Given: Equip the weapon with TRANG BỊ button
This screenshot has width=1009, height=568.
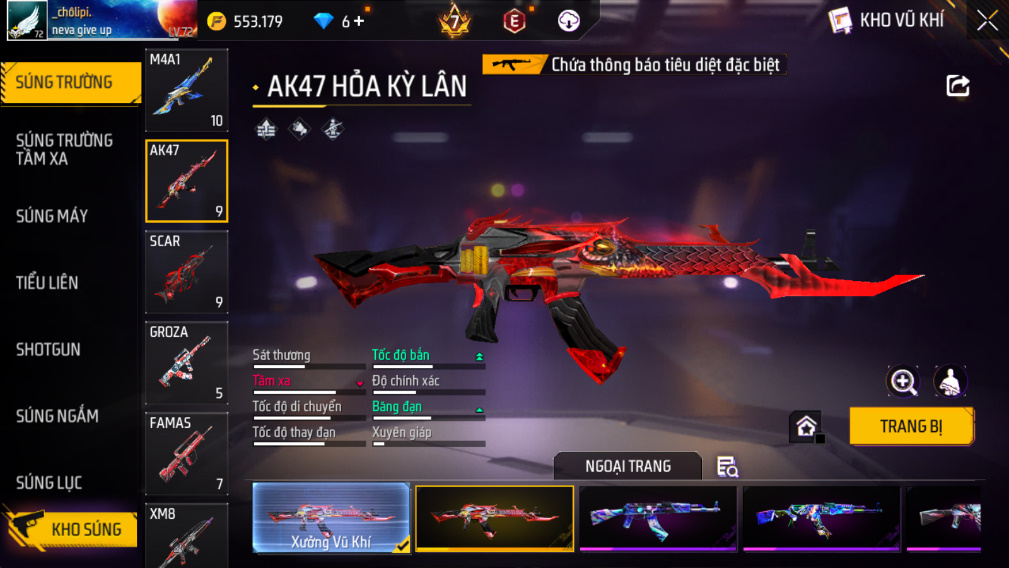Looking at the screenshot, I should coord(911,426).
